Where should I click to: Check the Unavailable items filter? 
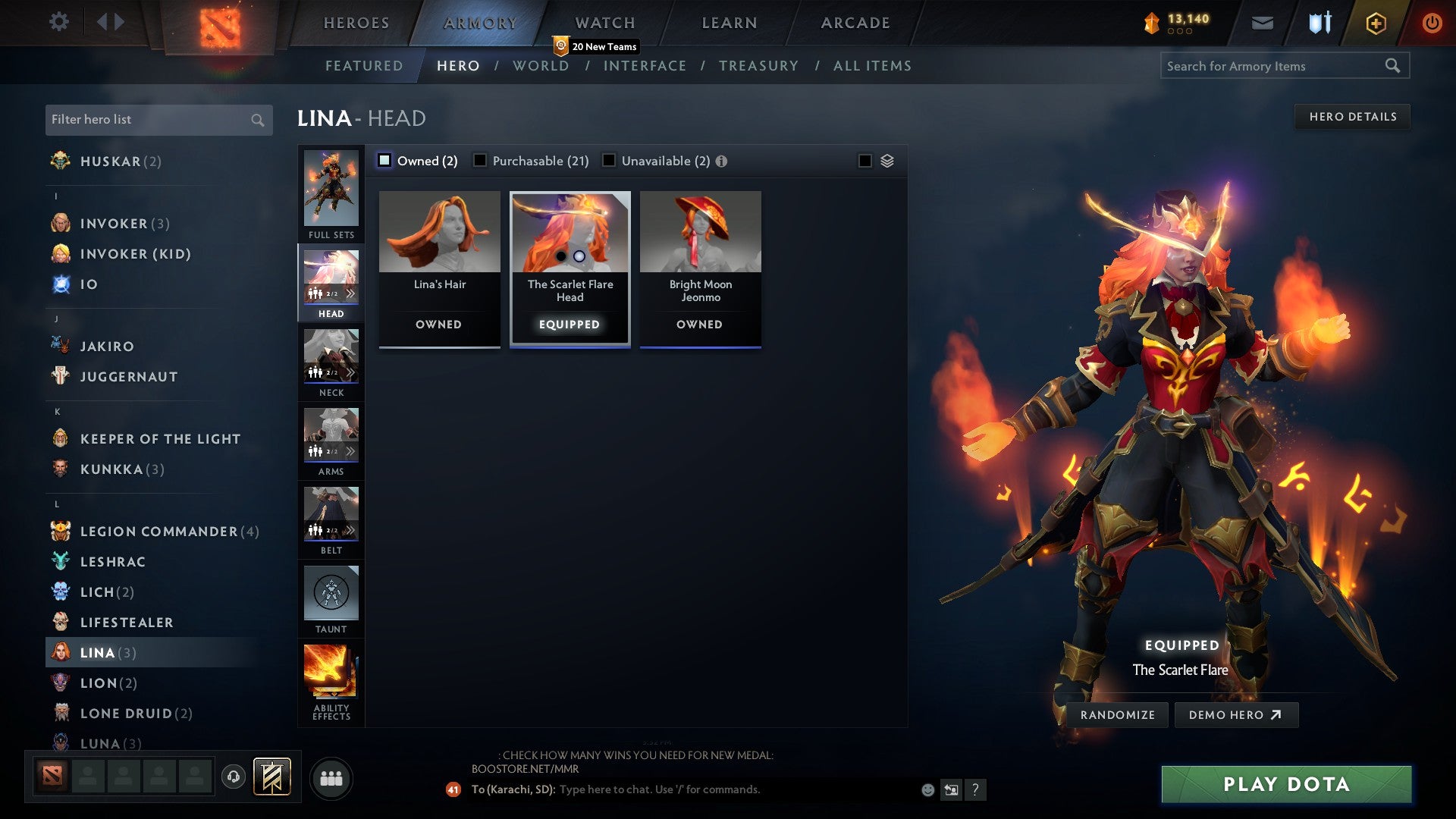pos(607,161)
